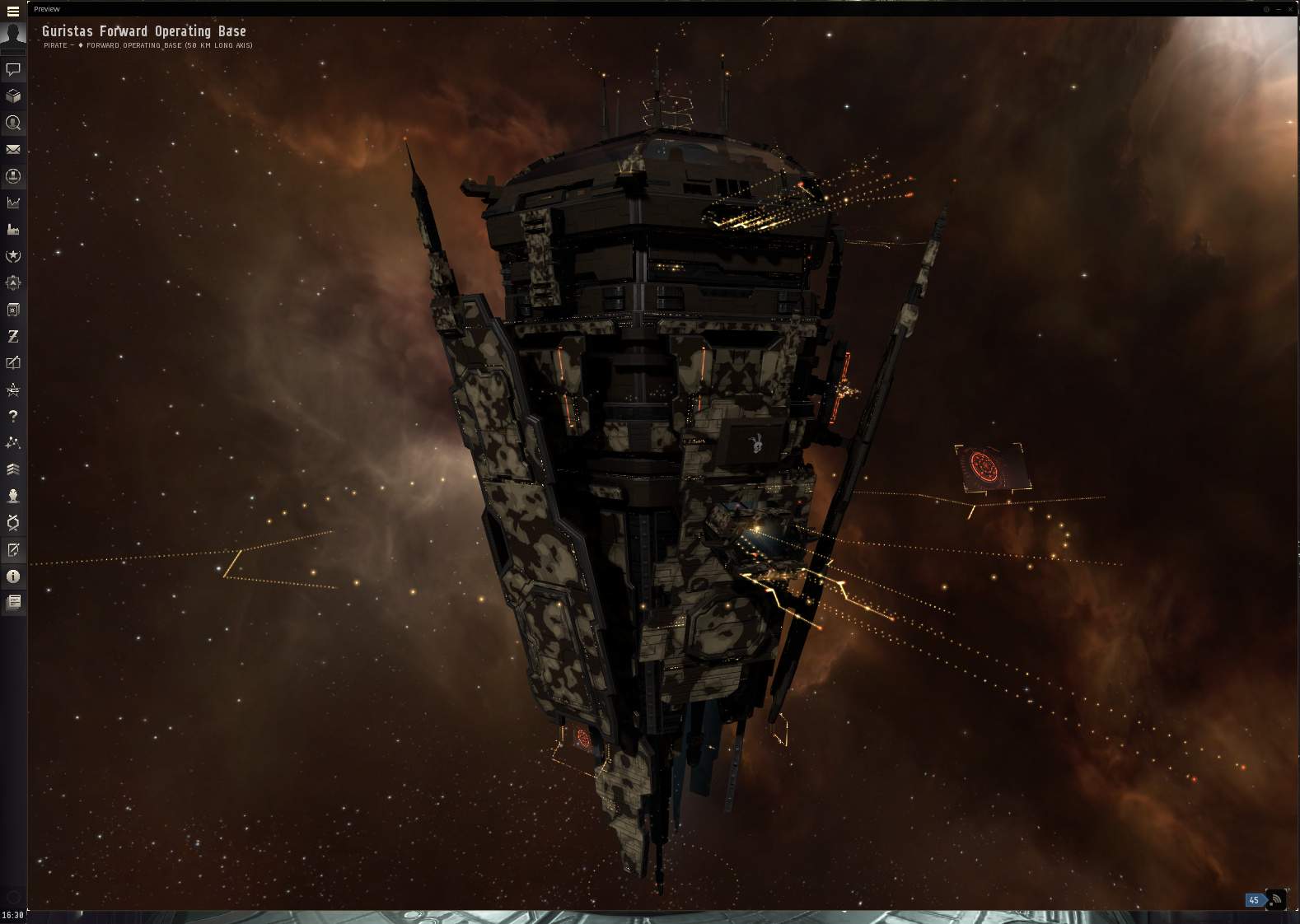Open People & Places magnifier icon
Image resolution: width=1300 pixels, height=924 pixels.
point(13,123)
